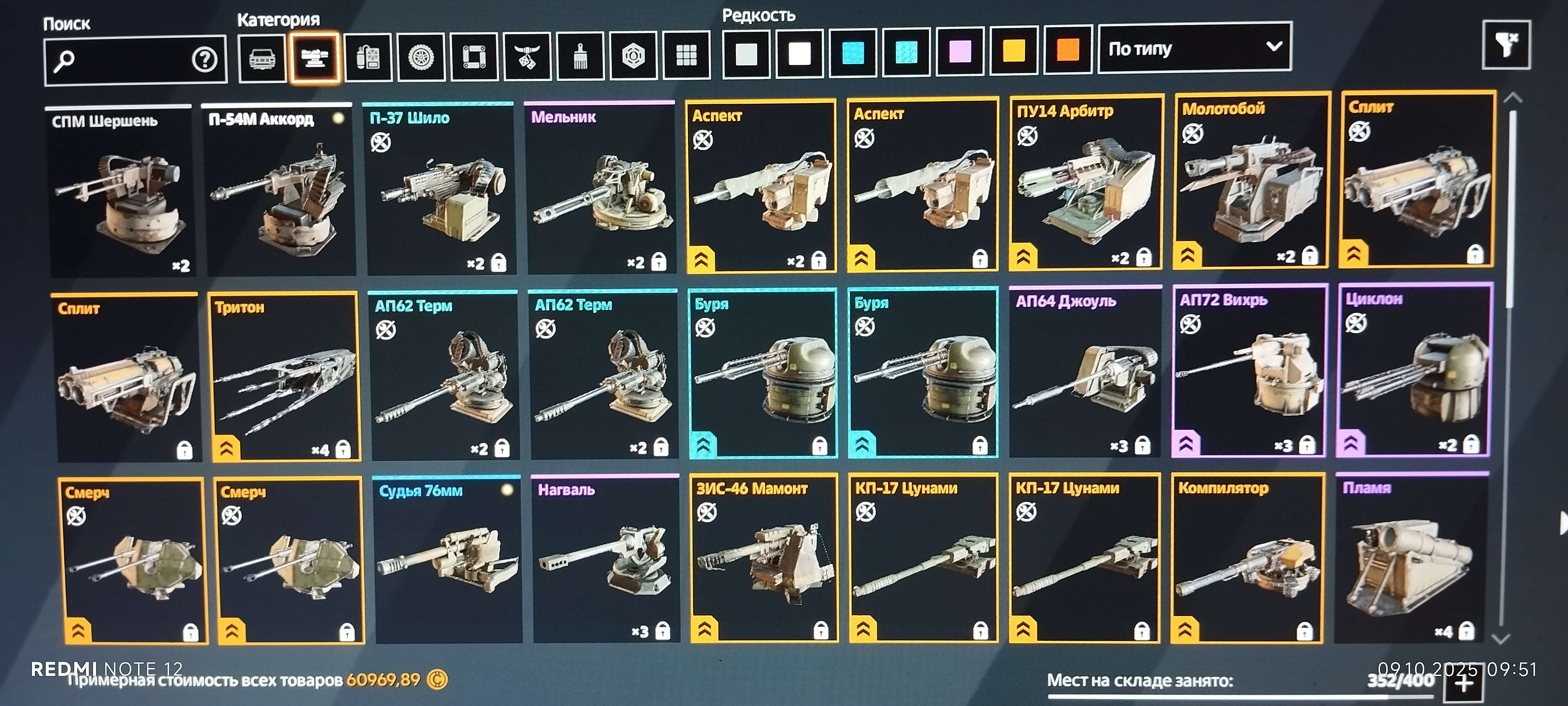Open the search help question mark

204,59
